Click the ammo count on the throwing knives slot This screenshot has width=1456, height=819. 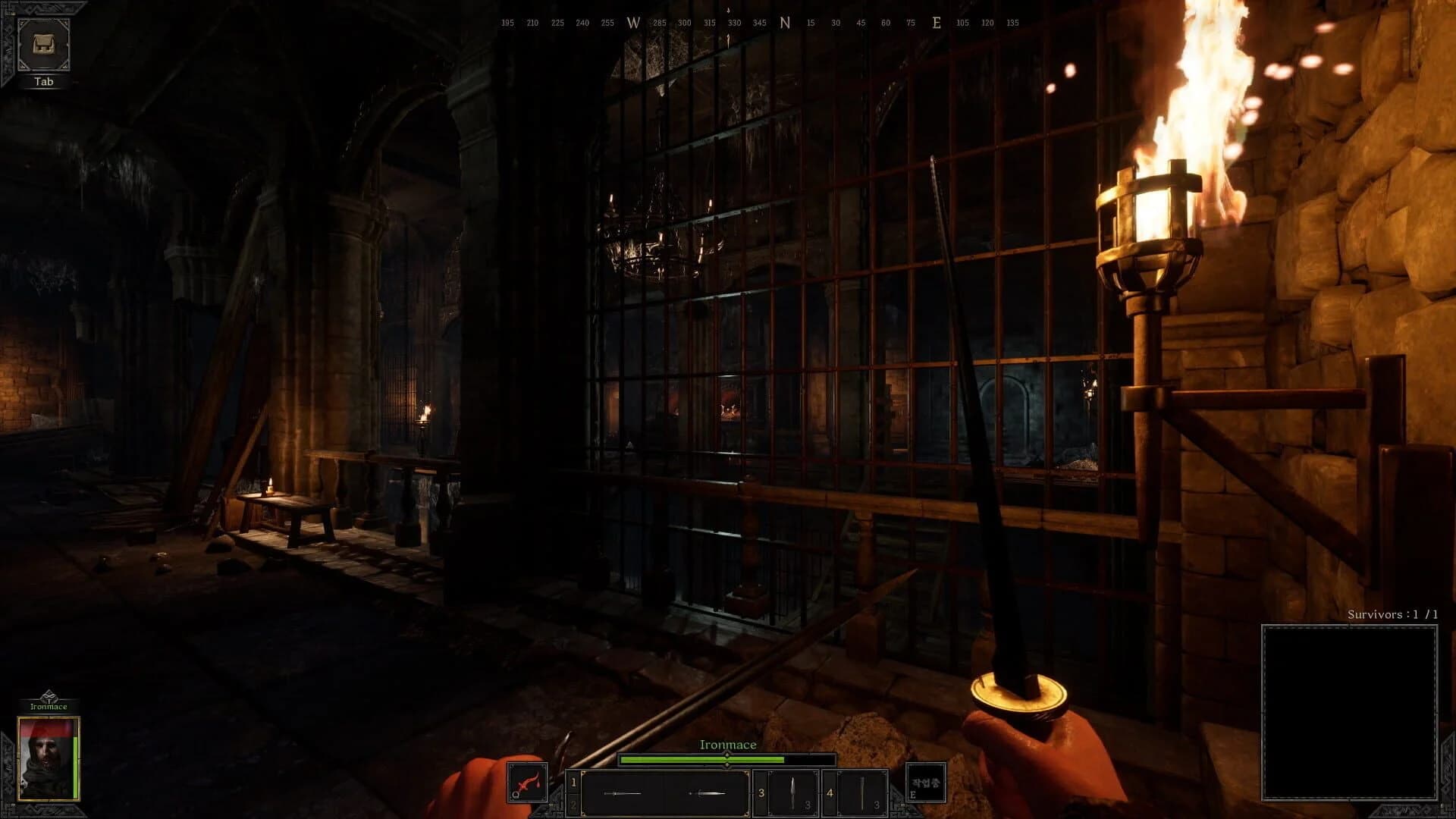pyautogui.click(x=808, y=805)
